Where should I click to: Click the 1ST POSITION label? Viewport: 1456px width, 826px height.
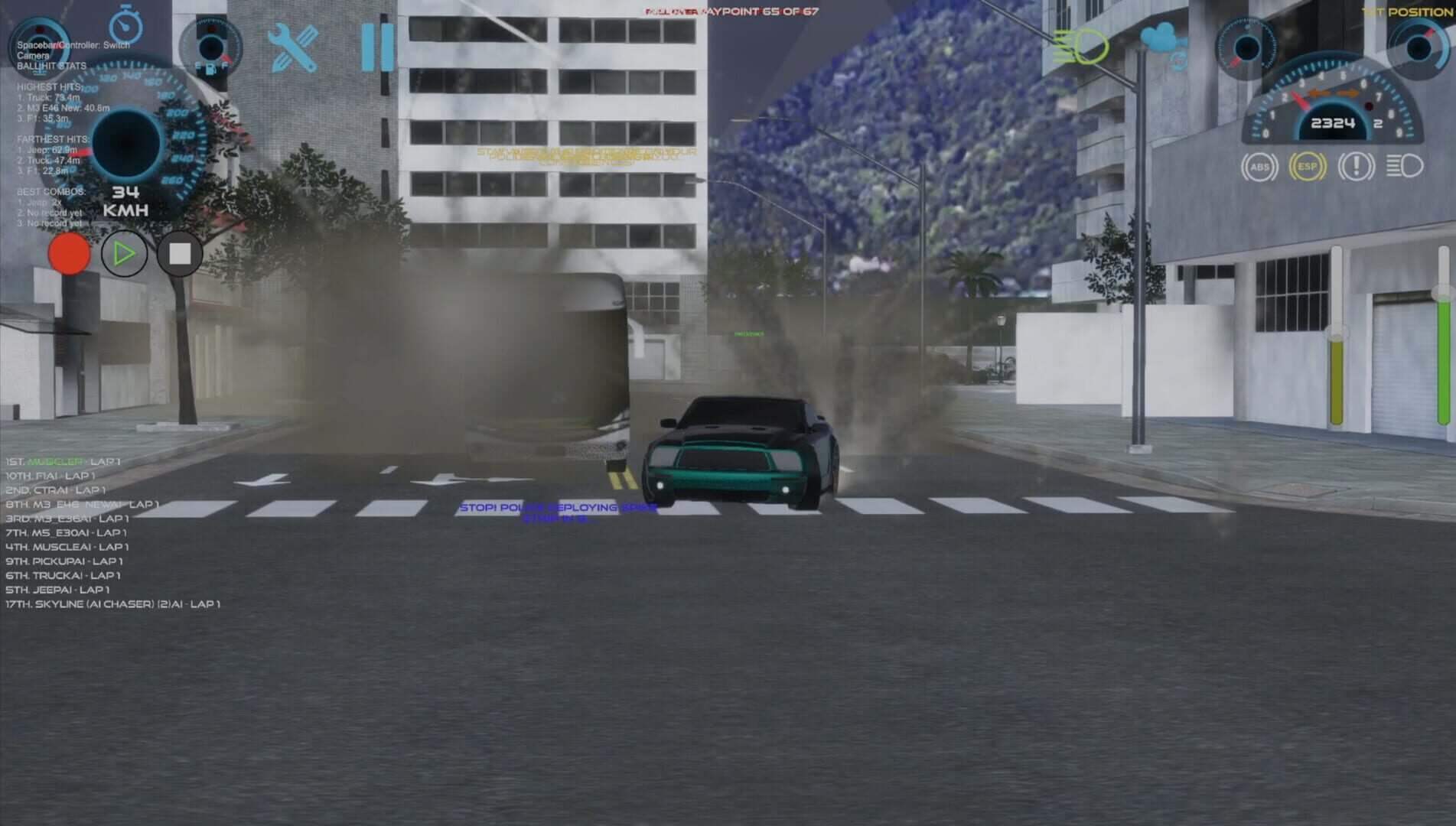(1412, 11)
